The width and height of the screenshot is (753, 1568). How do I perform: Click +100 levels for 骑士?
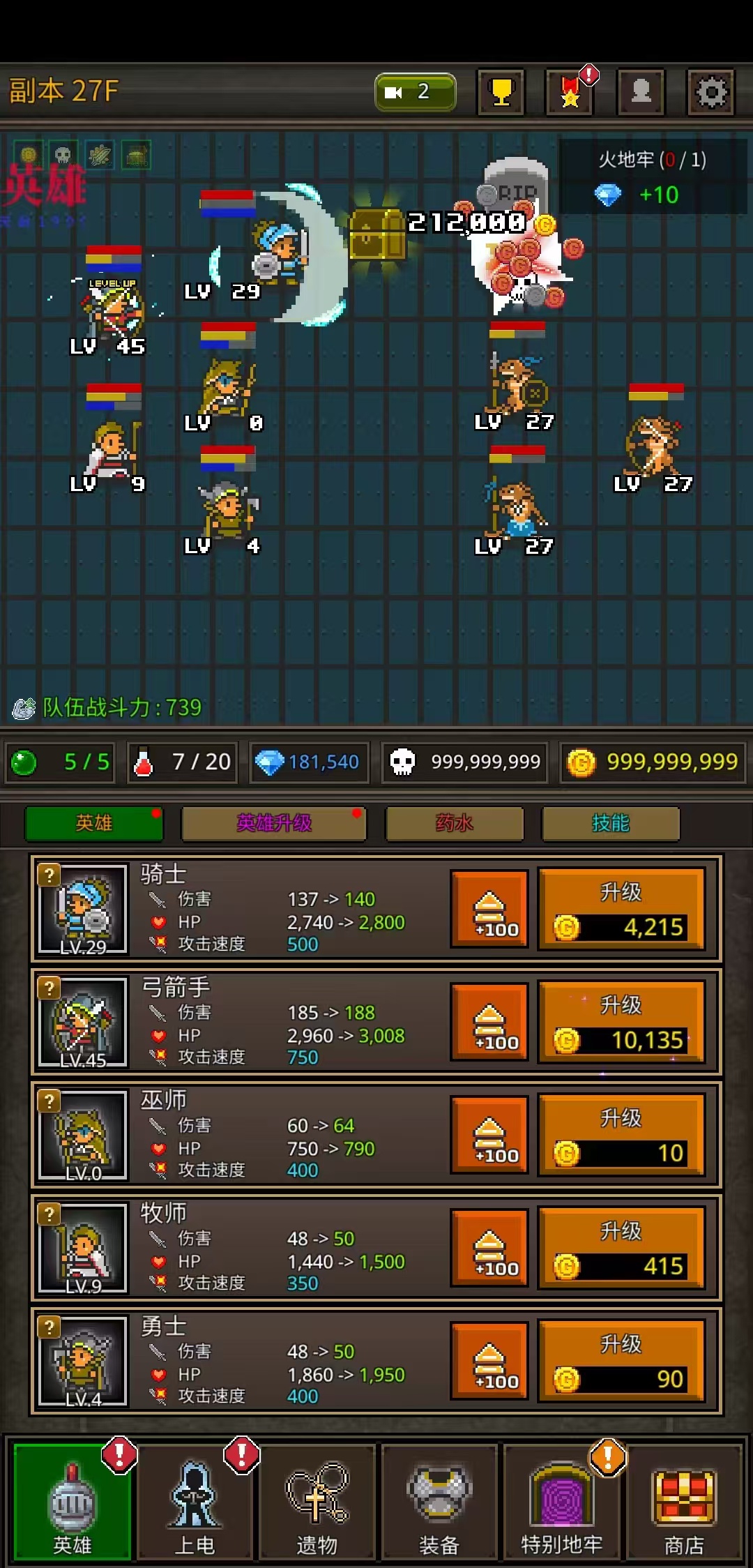pyautogui.click(x=489, y=910)
